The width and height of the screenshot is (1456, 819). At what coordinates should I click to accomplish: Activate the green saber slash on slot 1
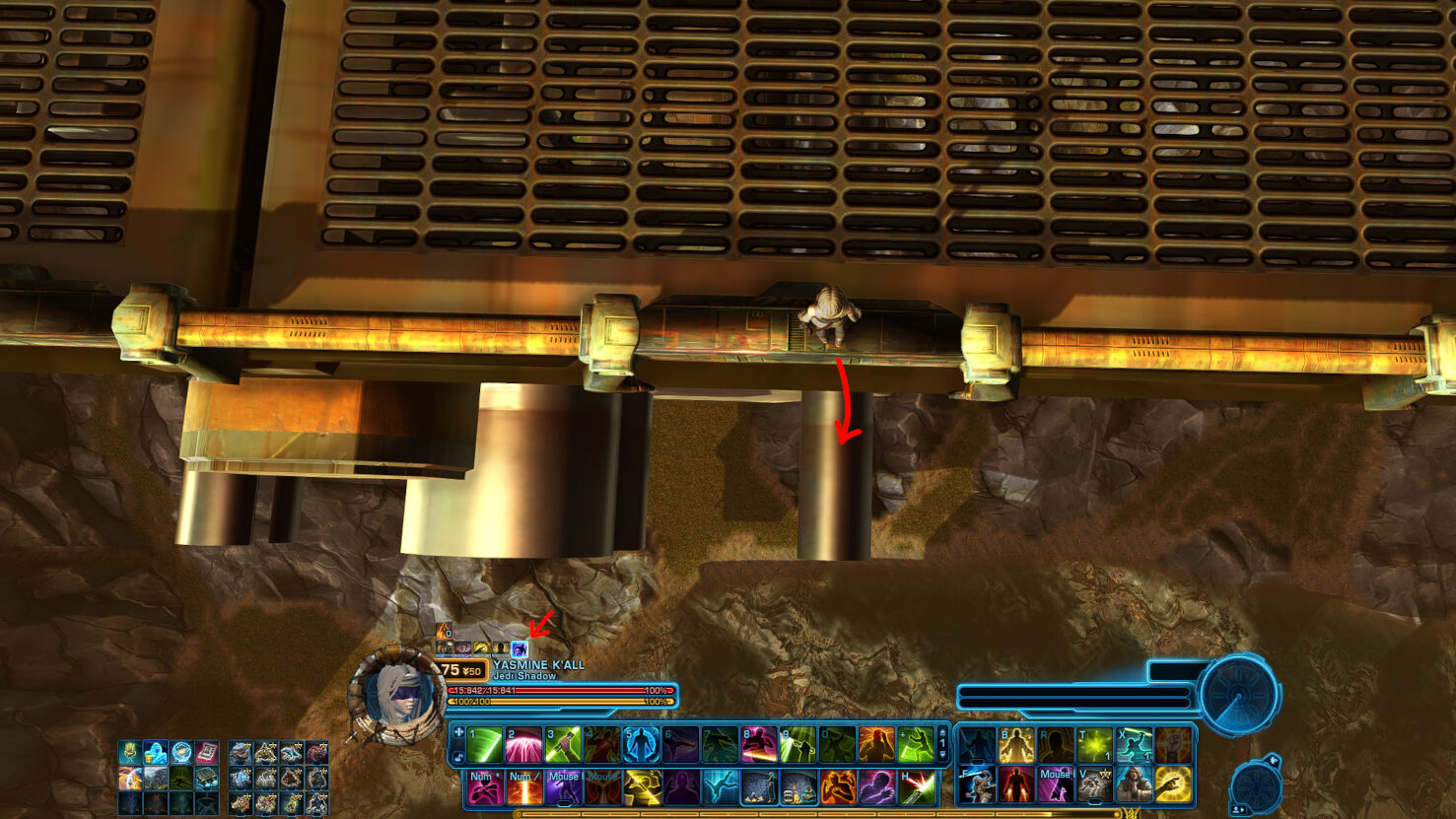484,745
